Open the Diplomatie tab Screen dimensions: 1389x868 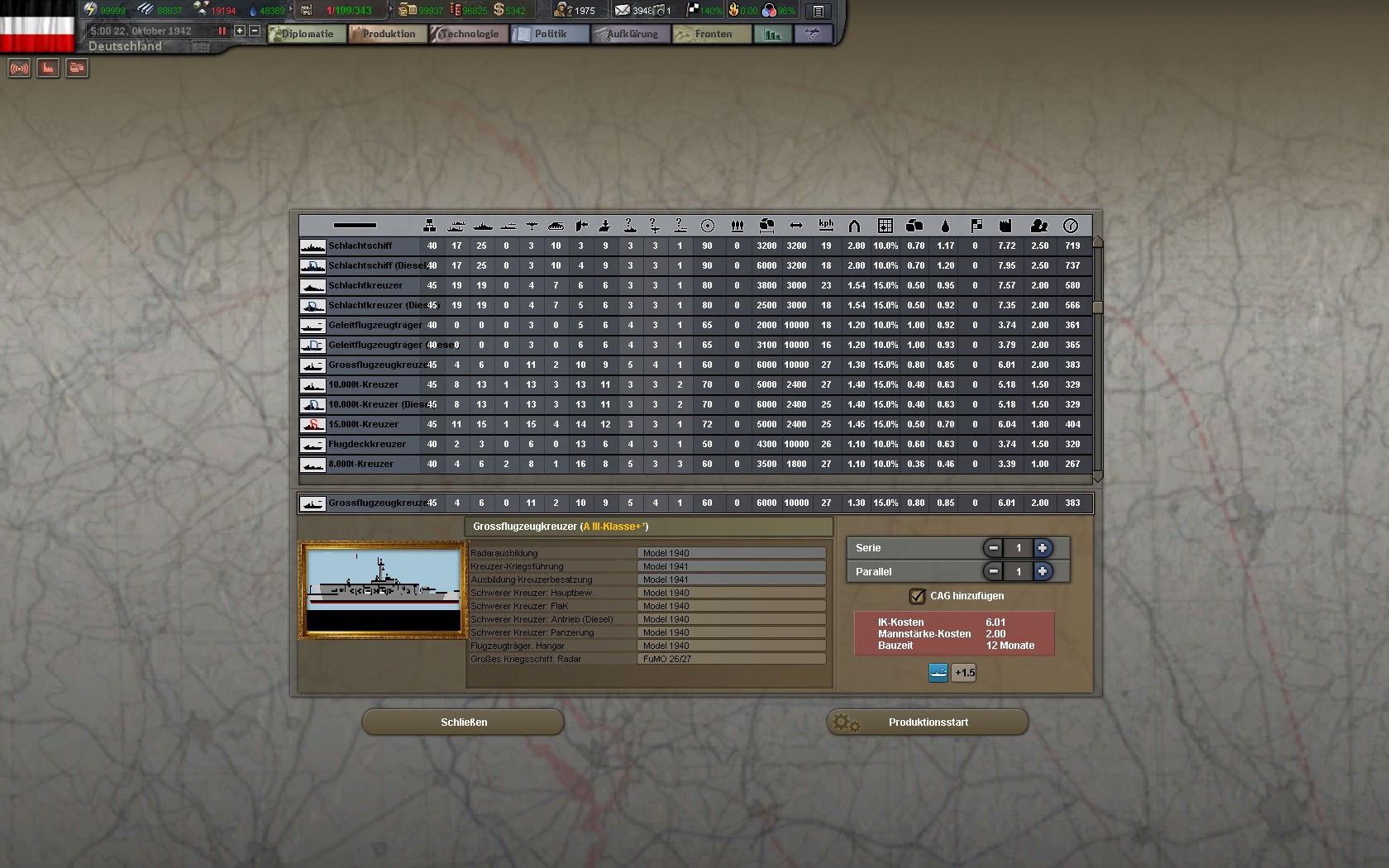point(307,34)
